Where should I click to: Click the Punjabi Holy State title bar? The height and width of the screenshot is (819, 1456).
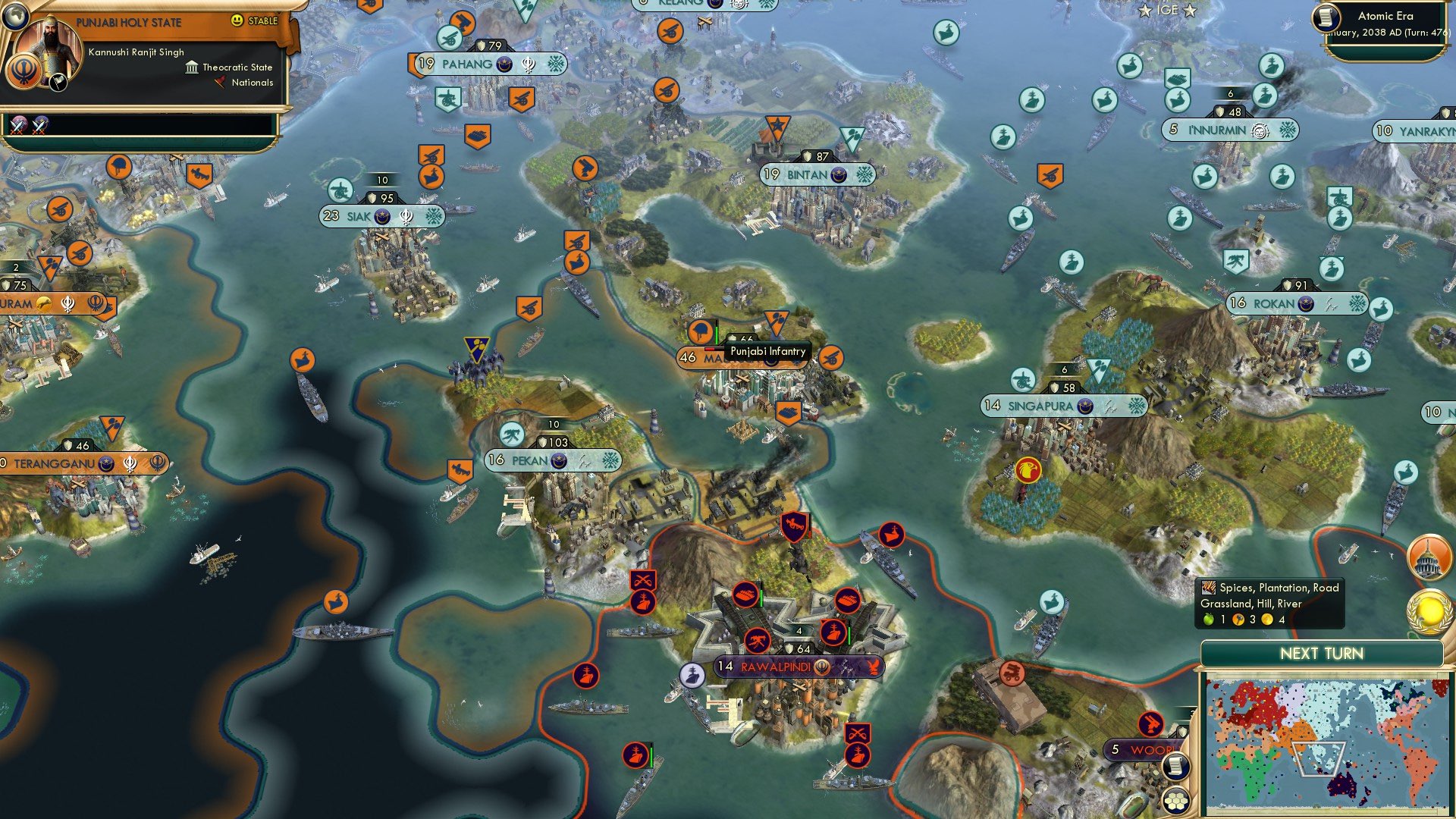click(129, 21)
